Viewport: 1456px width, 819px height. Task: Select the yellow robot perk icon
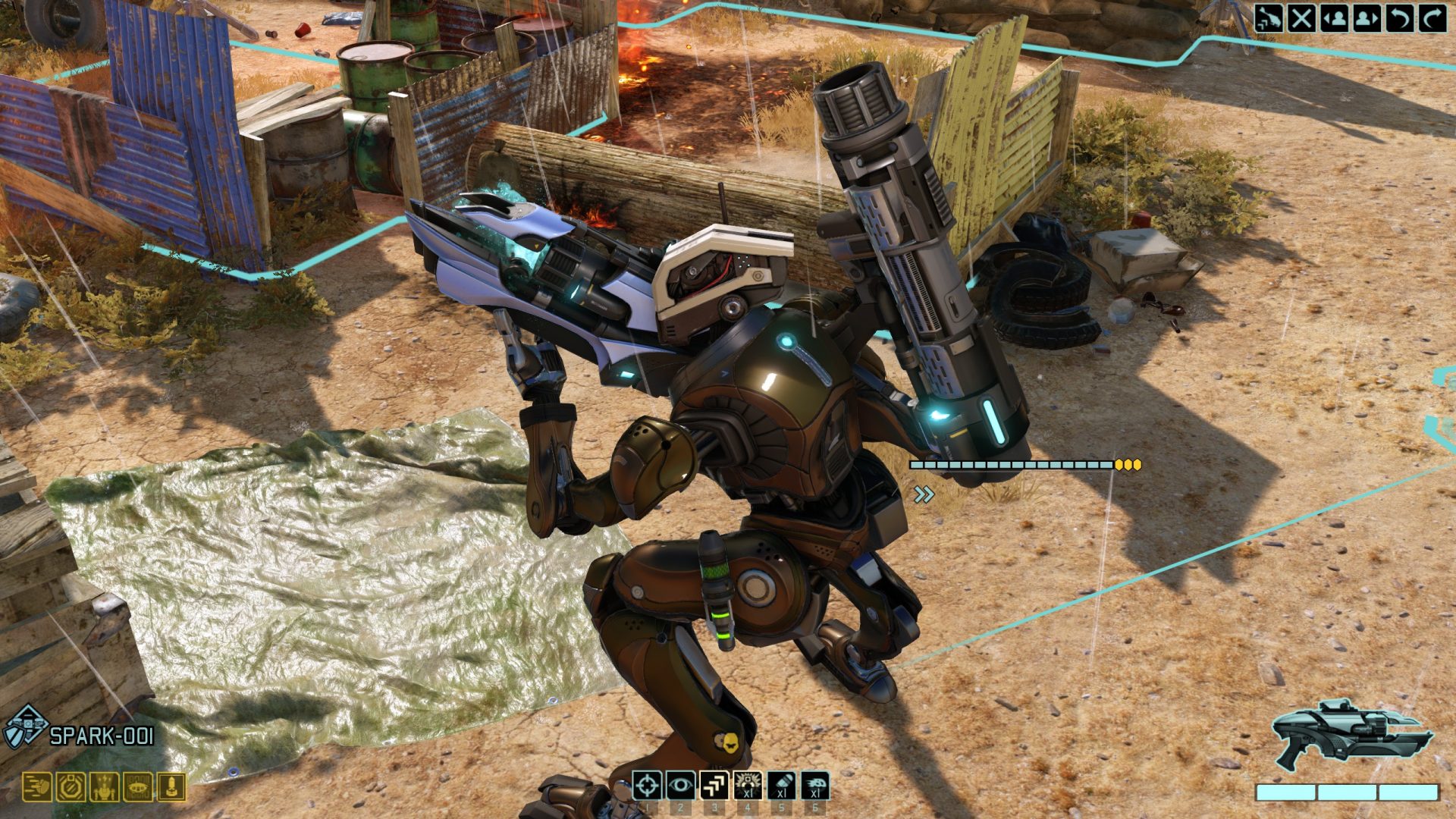point(105,787)
